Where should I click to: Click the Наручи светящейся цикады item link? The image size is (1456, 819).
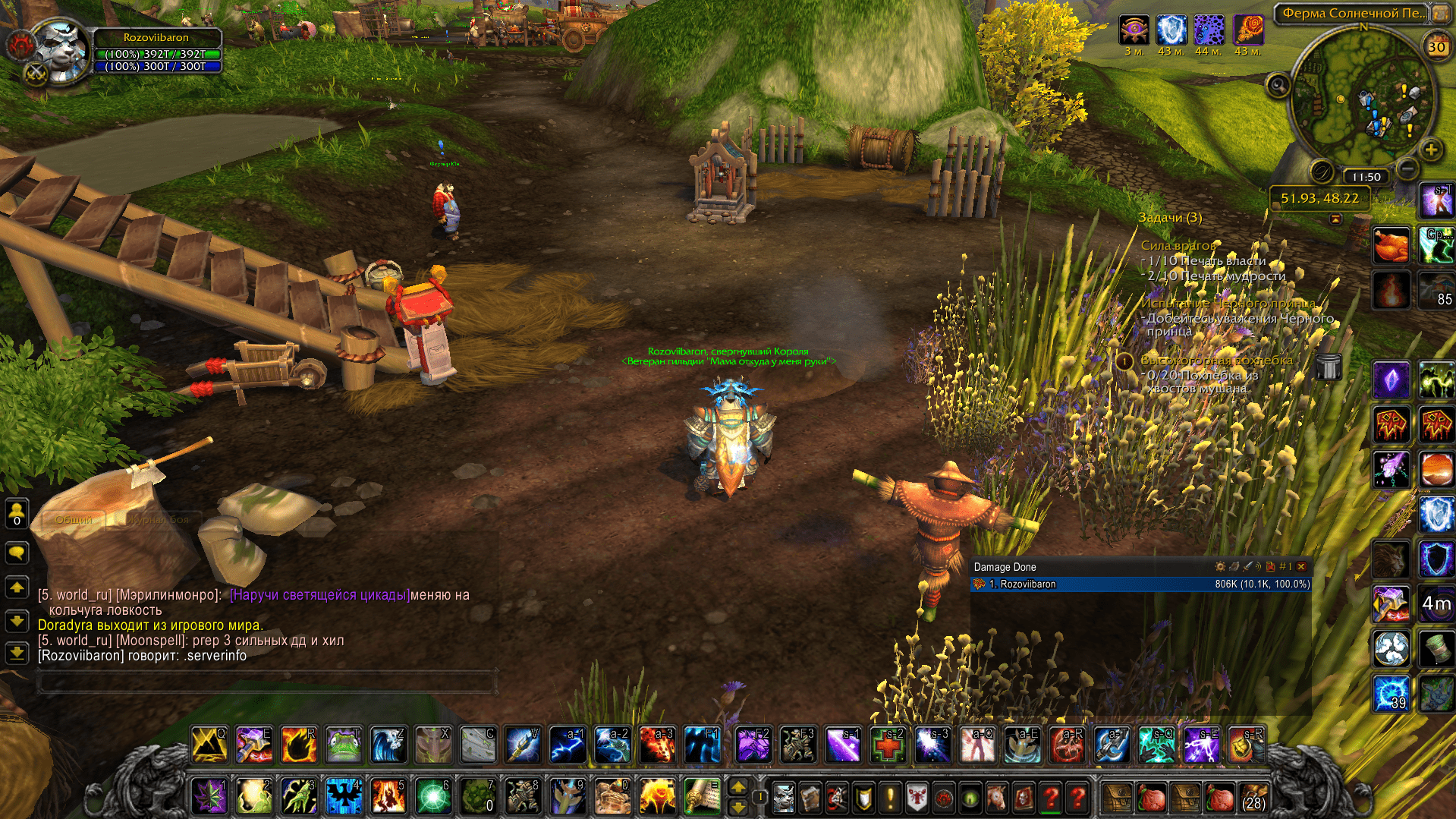(x=319, y=595)
